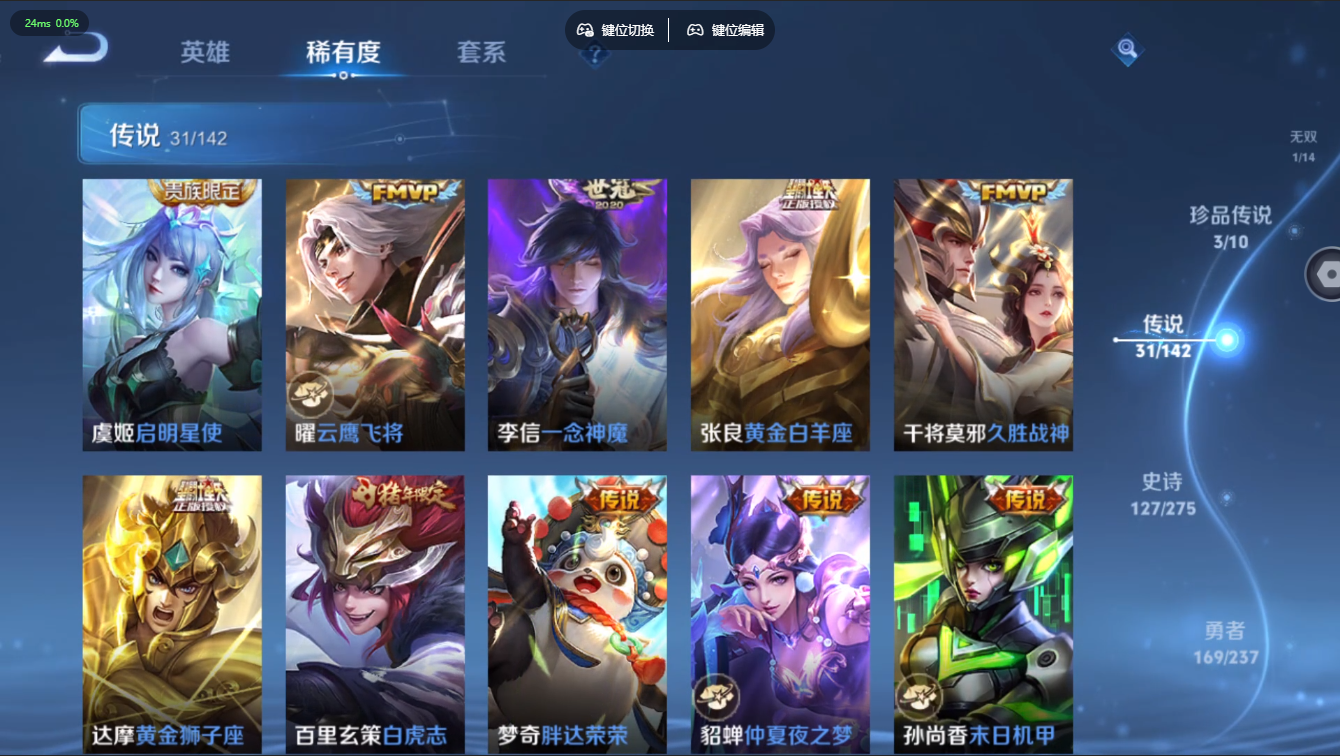Image resolution: width=1340 pixels, height=756 pixels.
Task: Switch to the 英雄 tab
Action: coord(205,53)
